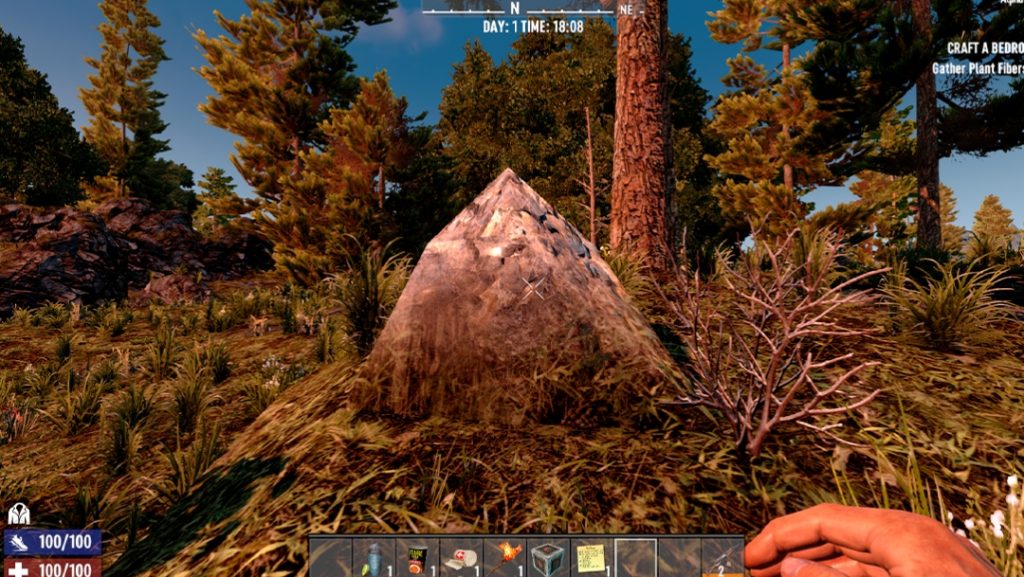Select the storage crate hotbar slot

point(548,558)
